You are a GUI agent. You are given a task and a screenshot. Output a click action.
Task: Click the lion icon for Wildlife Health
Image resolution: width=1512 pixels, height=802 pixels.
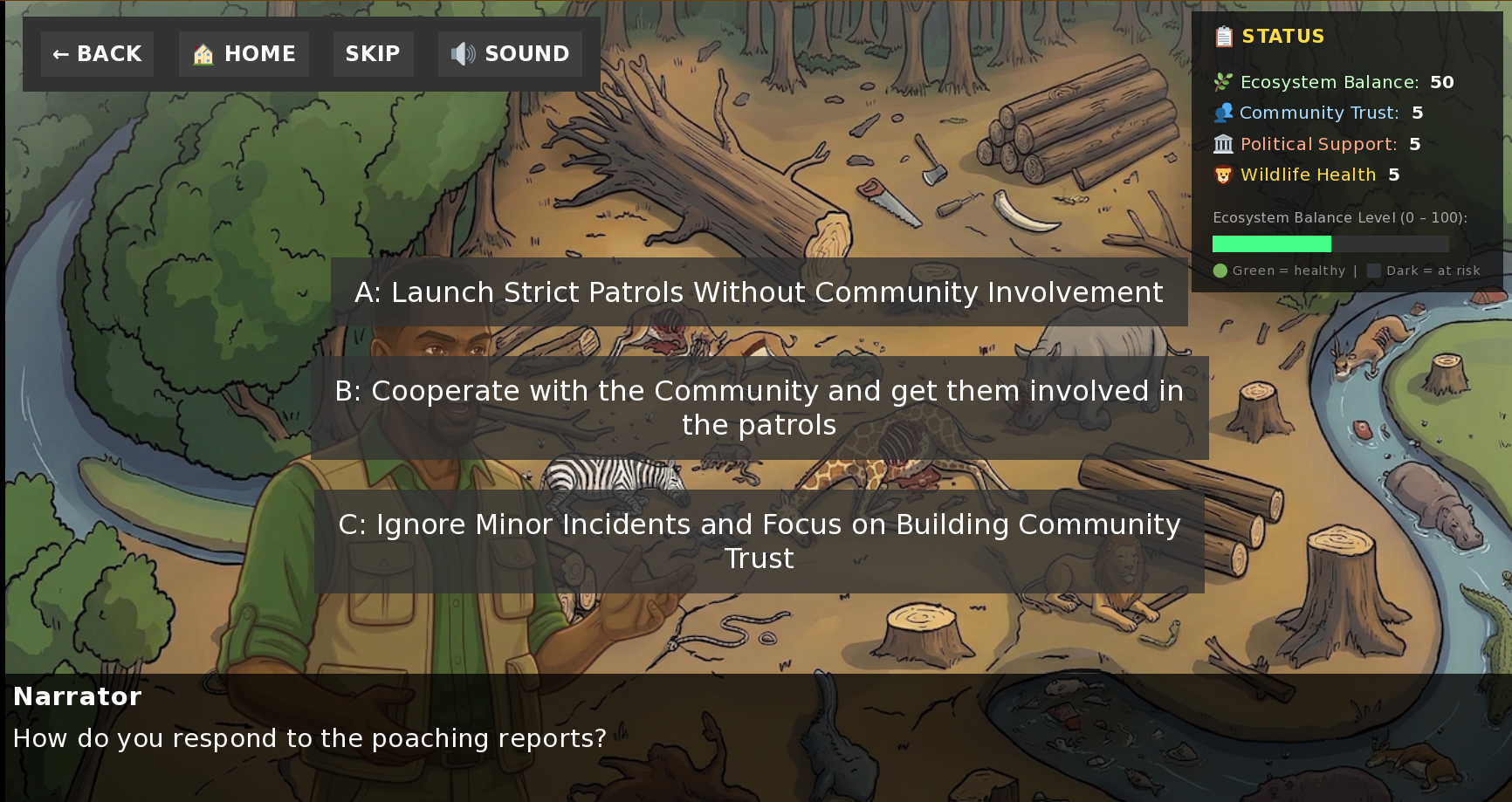(1223, 175)
